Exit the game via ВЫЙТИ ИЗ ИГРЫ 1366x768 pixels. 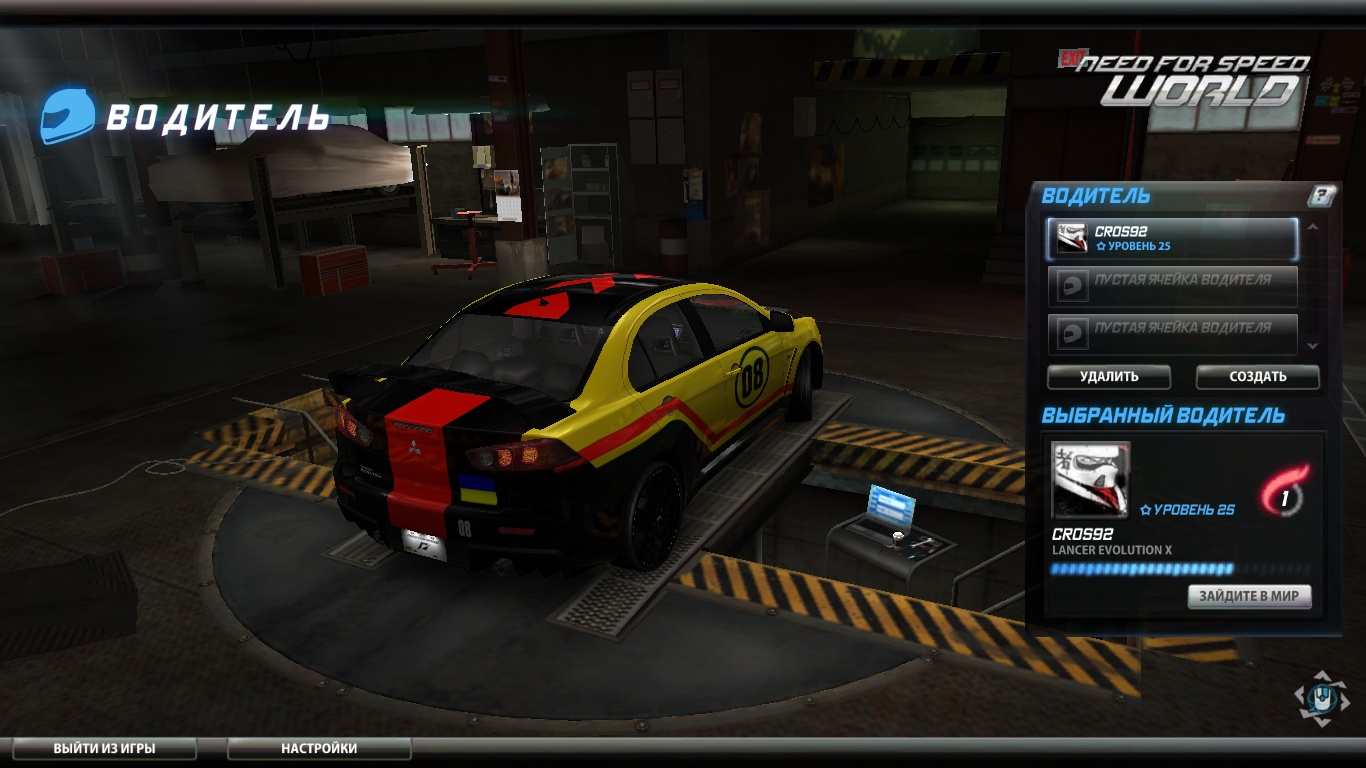[104, 748]
